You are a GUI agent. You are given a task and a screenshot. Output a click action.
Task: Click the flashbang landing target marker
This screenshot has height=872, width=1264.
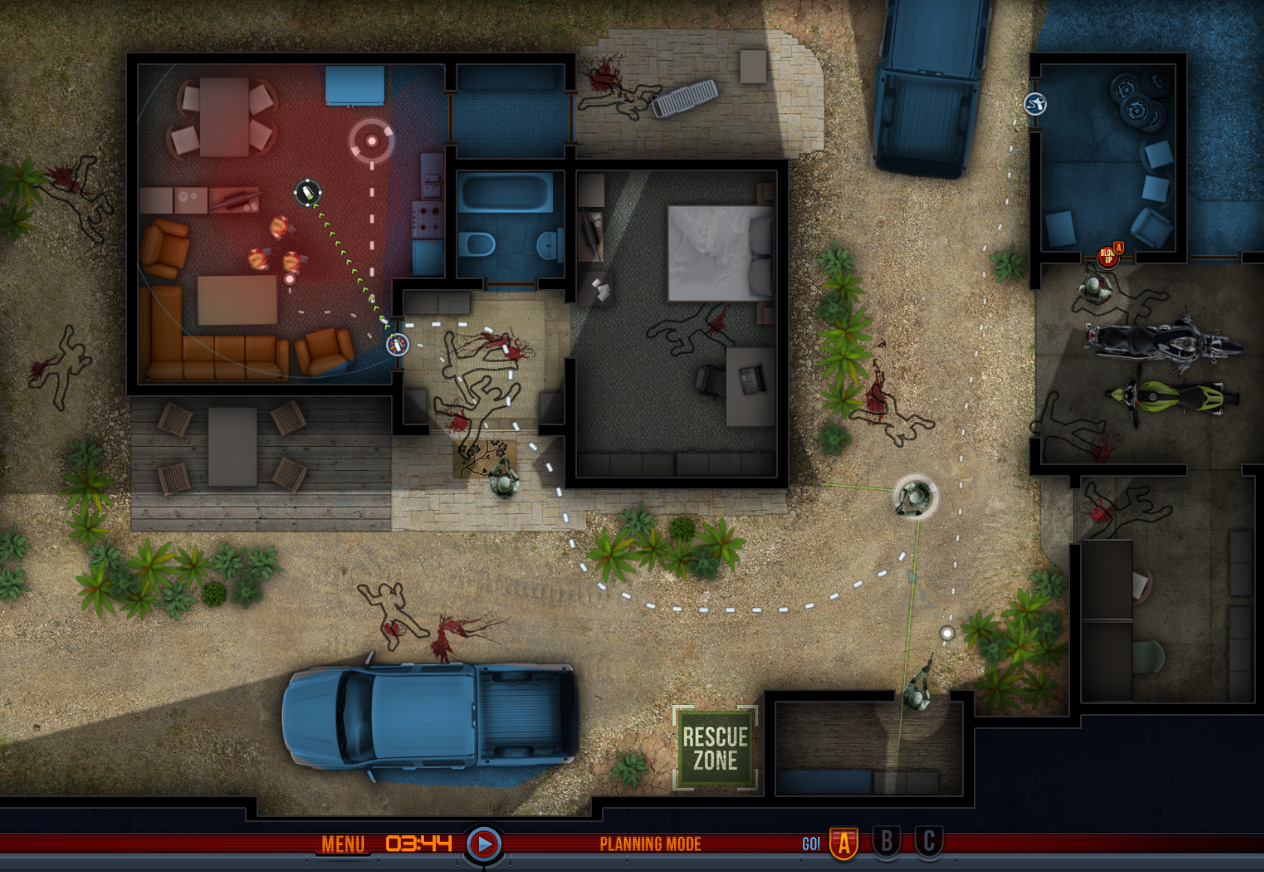tap(307, 190)
